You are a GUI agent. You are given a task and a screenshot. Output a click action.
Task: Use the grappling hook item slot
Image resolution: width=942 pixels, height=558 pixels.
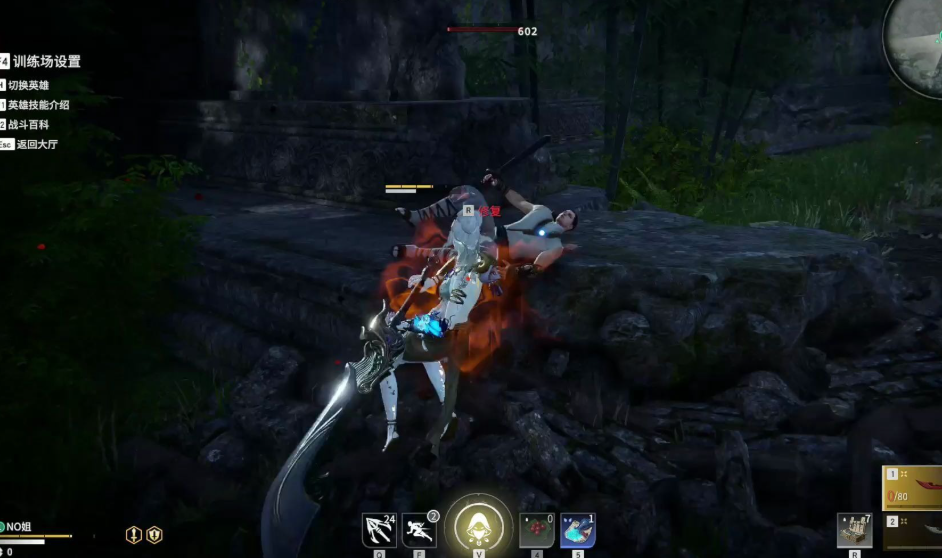click(x=379, y=530)
